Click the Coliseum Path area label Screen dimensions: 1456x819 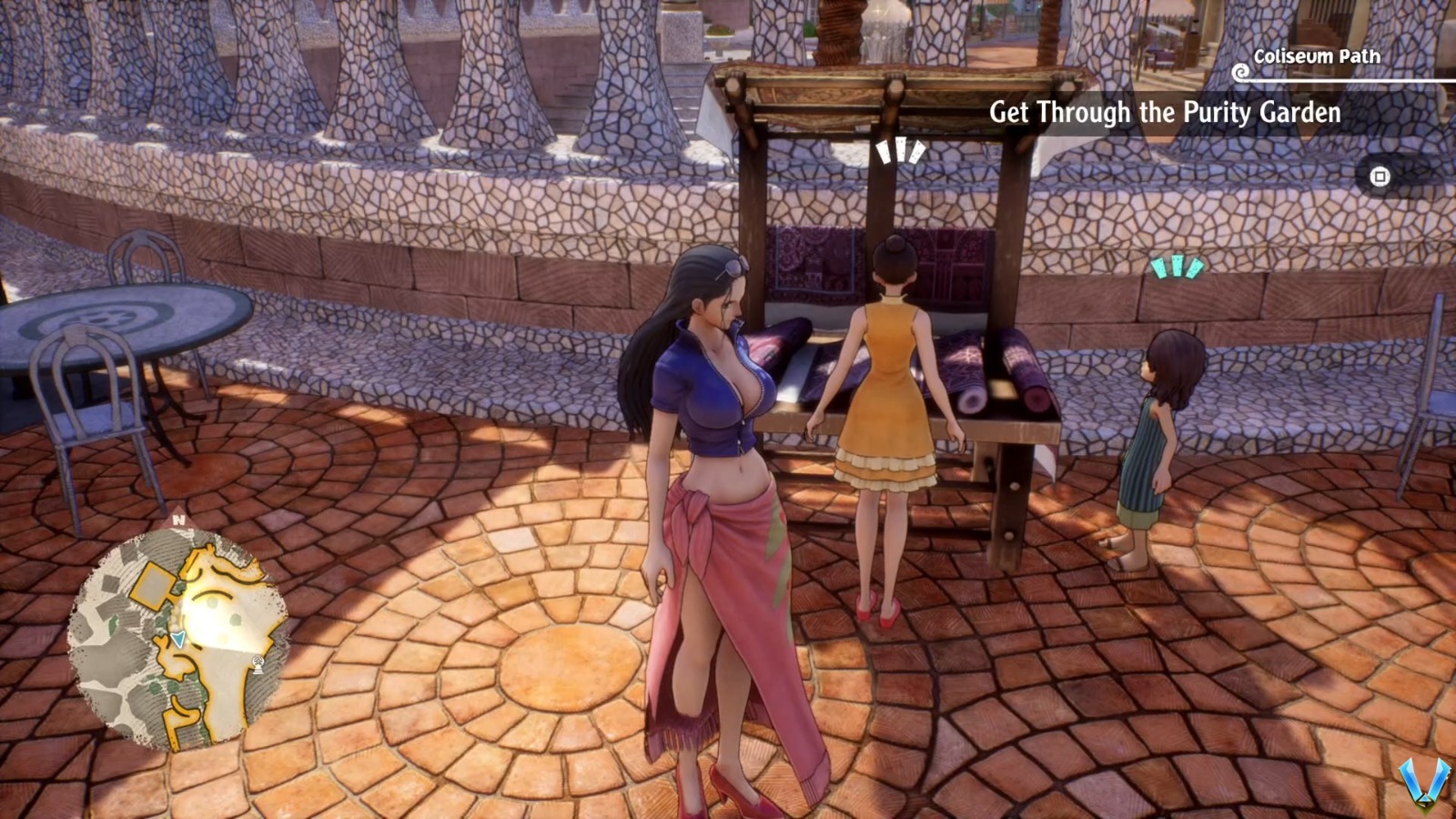tap(1316, 56)
